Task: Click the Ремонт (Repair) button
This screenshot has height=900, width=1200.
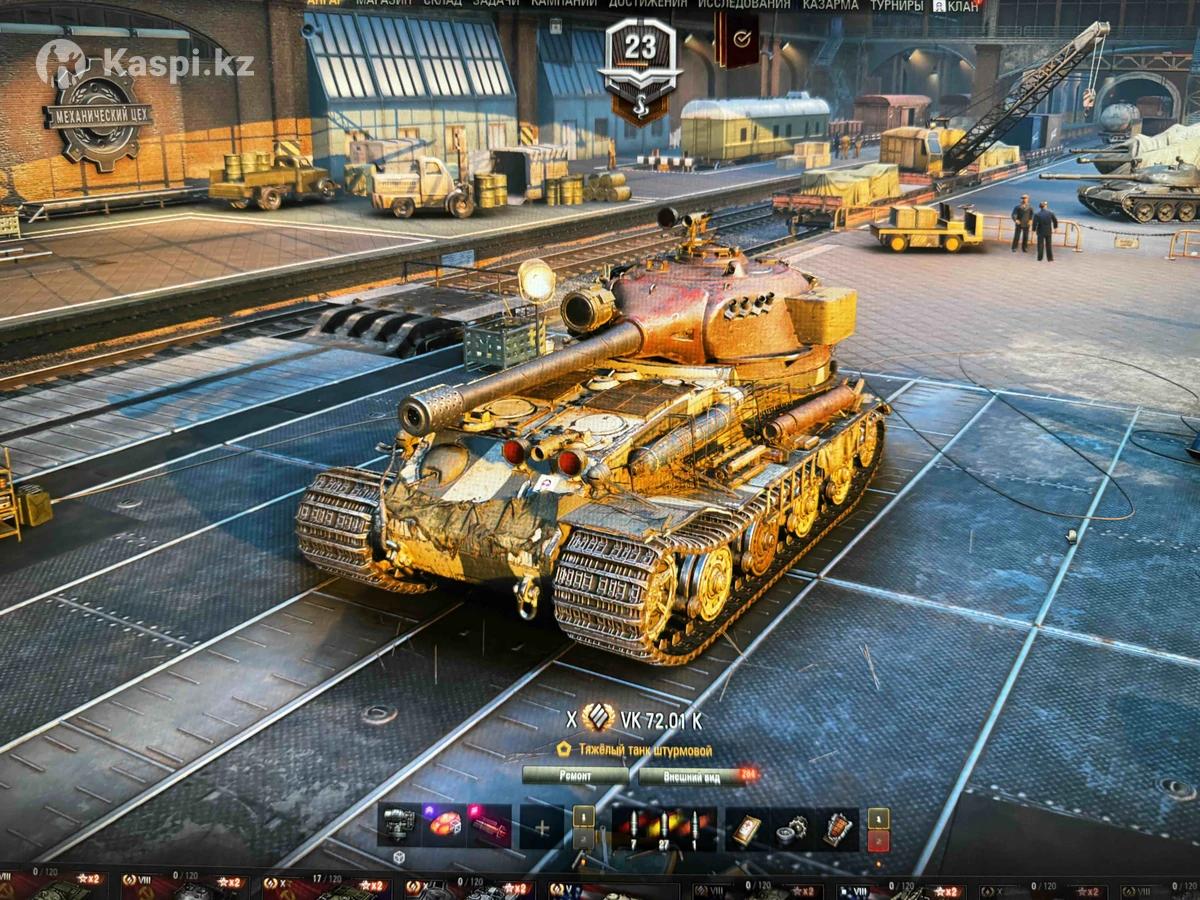Action: [576, 775]
